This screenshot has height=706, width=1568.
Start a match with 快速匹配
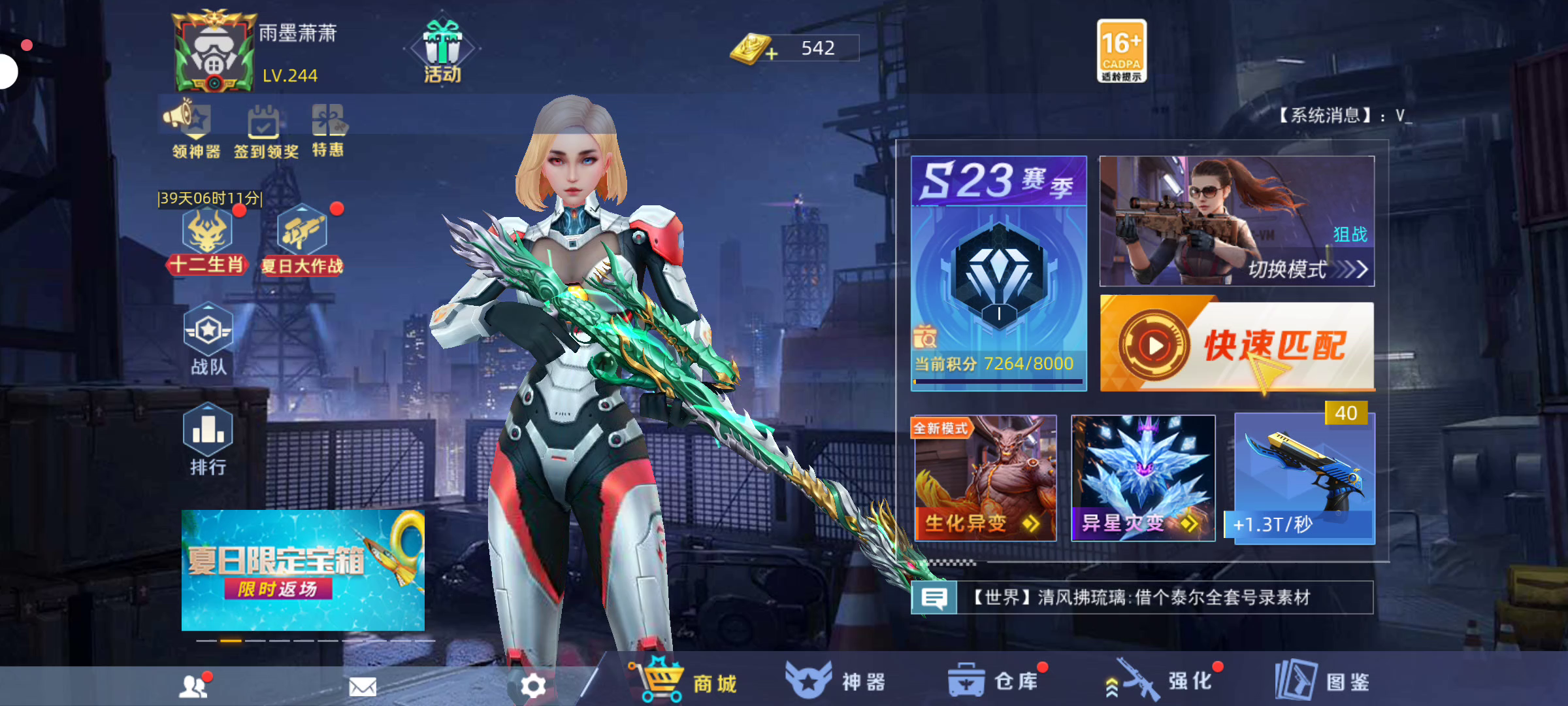(1237, 346)
